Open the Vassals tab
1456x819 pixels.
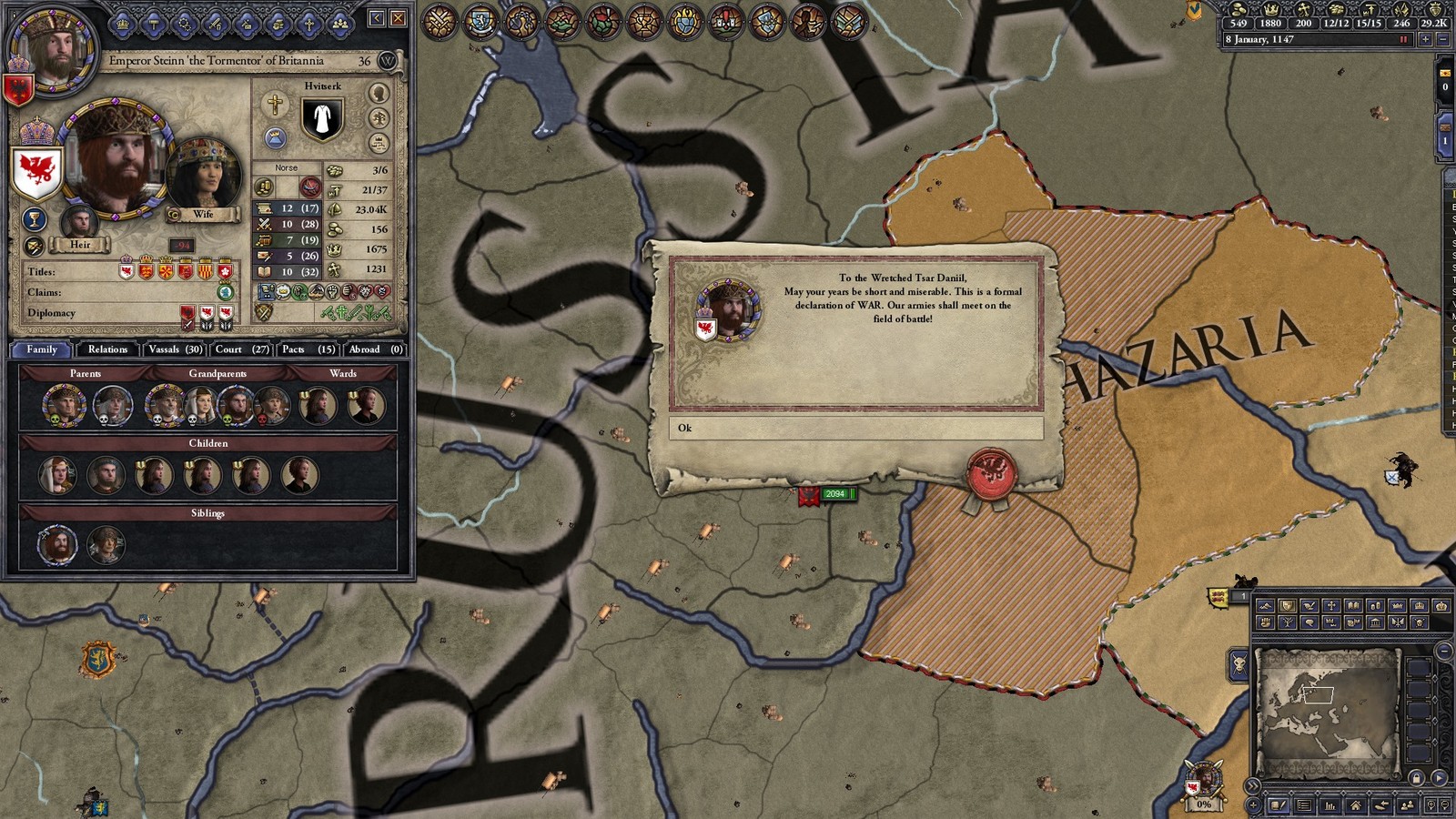point(175,349)
